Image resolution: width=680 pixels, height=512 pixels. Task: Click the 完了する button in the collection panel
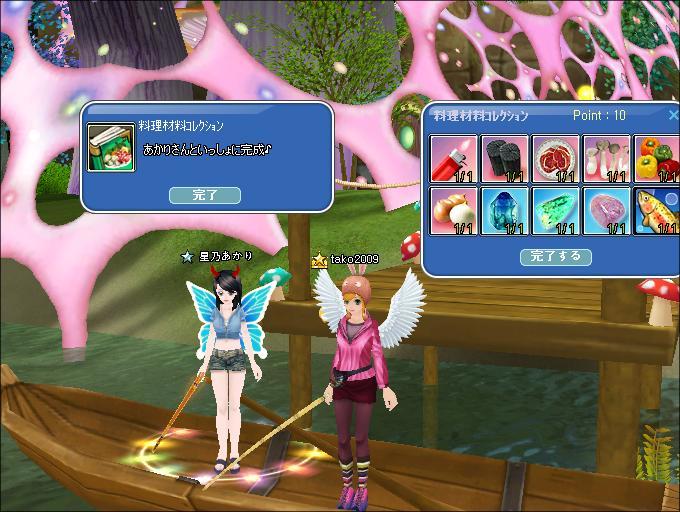(556, 257)
